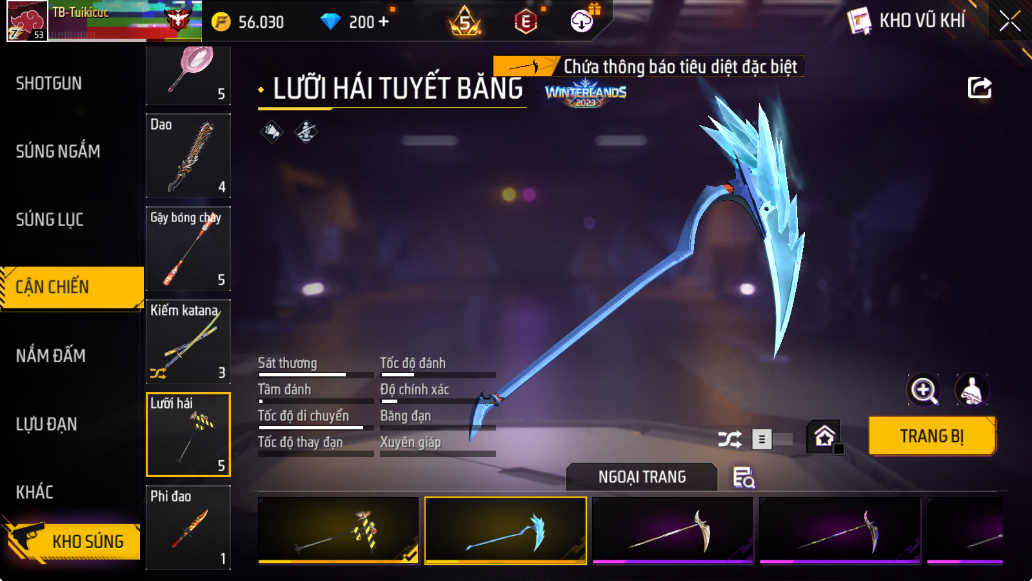The height and width of the screenshot is (581, 1032).
Task: Open the SÚNG NGẮM weapon category
Action: [x=58, y=151]
